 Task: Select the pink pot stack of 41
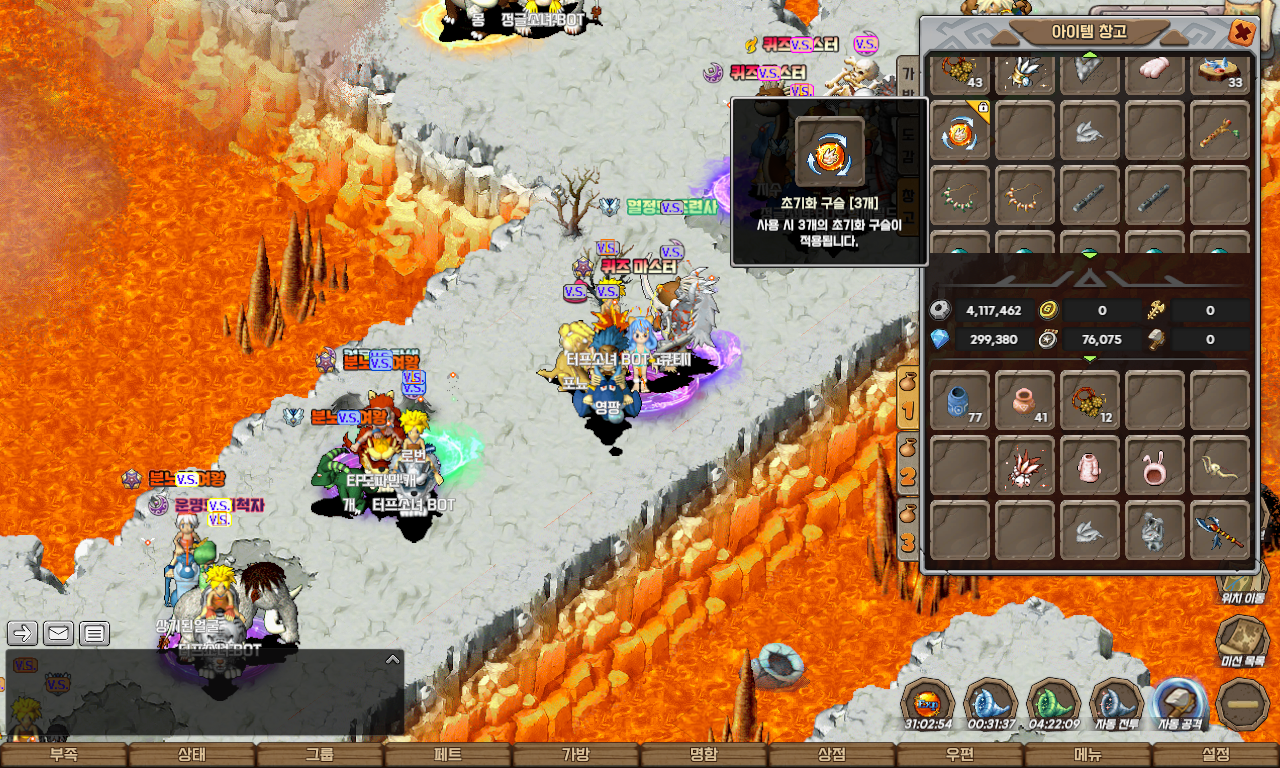(x=1025, y=400)
